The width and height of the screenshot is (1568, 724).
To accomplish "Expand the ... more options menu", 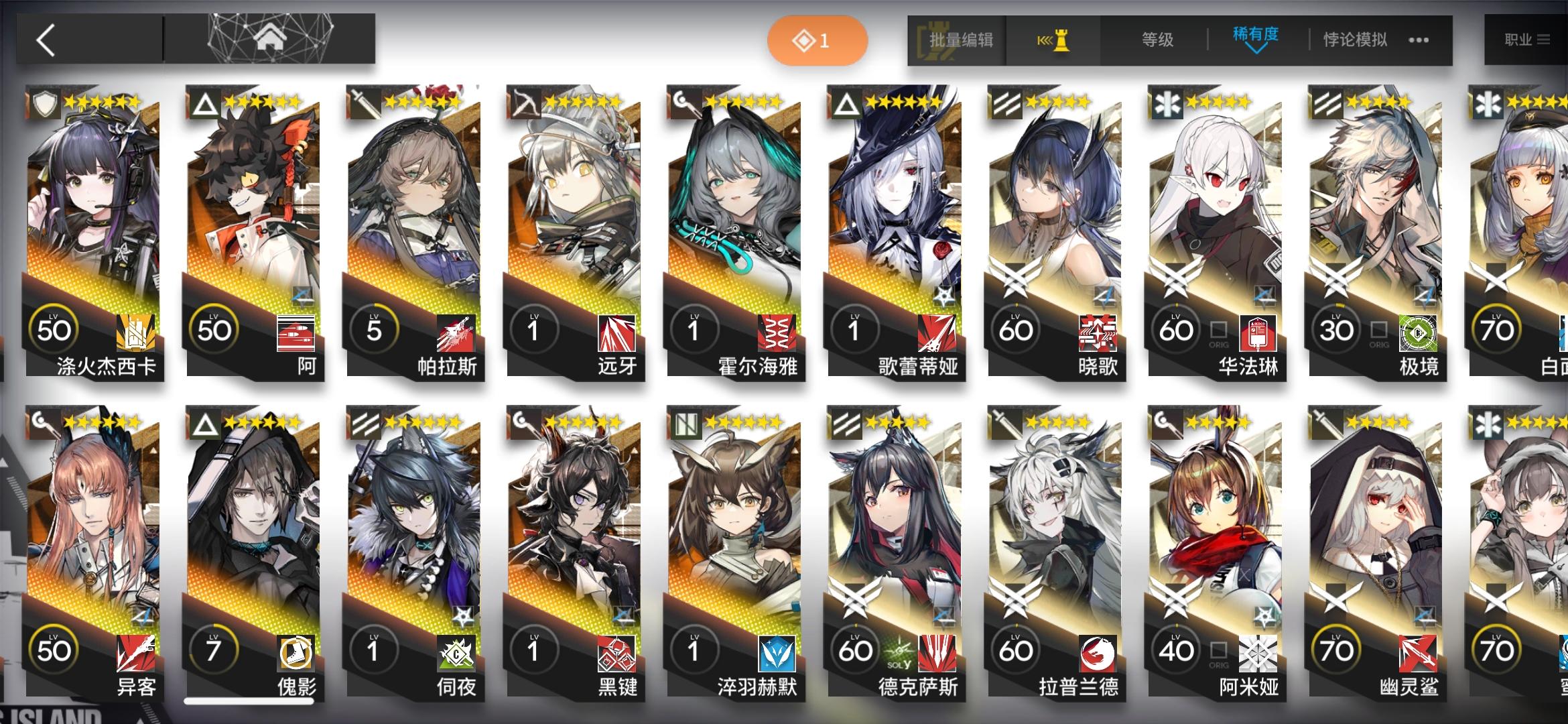I will (x=1417, y=40).
